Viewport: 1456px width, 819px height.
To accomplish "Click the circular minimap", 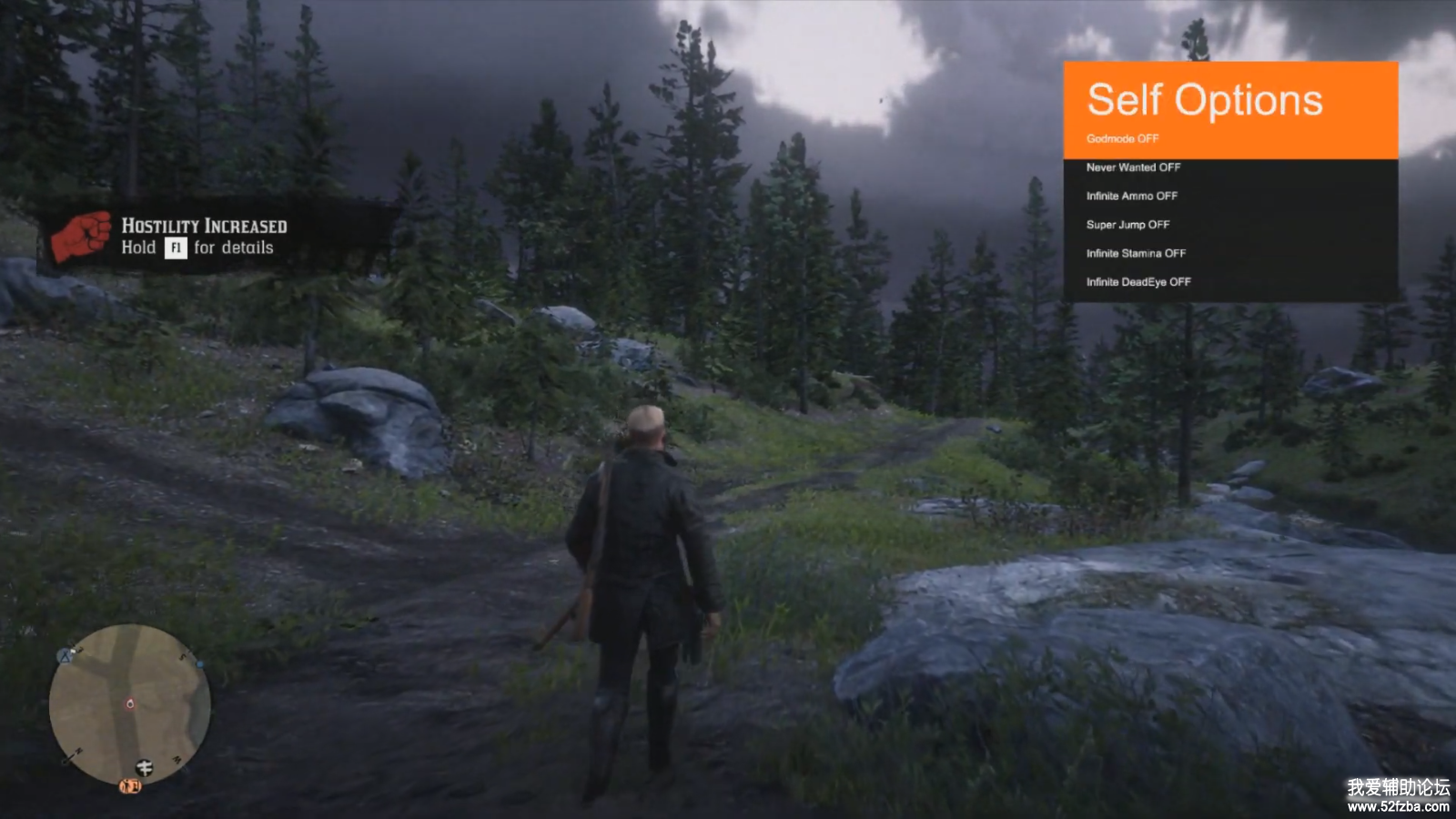I will [129, 703].
